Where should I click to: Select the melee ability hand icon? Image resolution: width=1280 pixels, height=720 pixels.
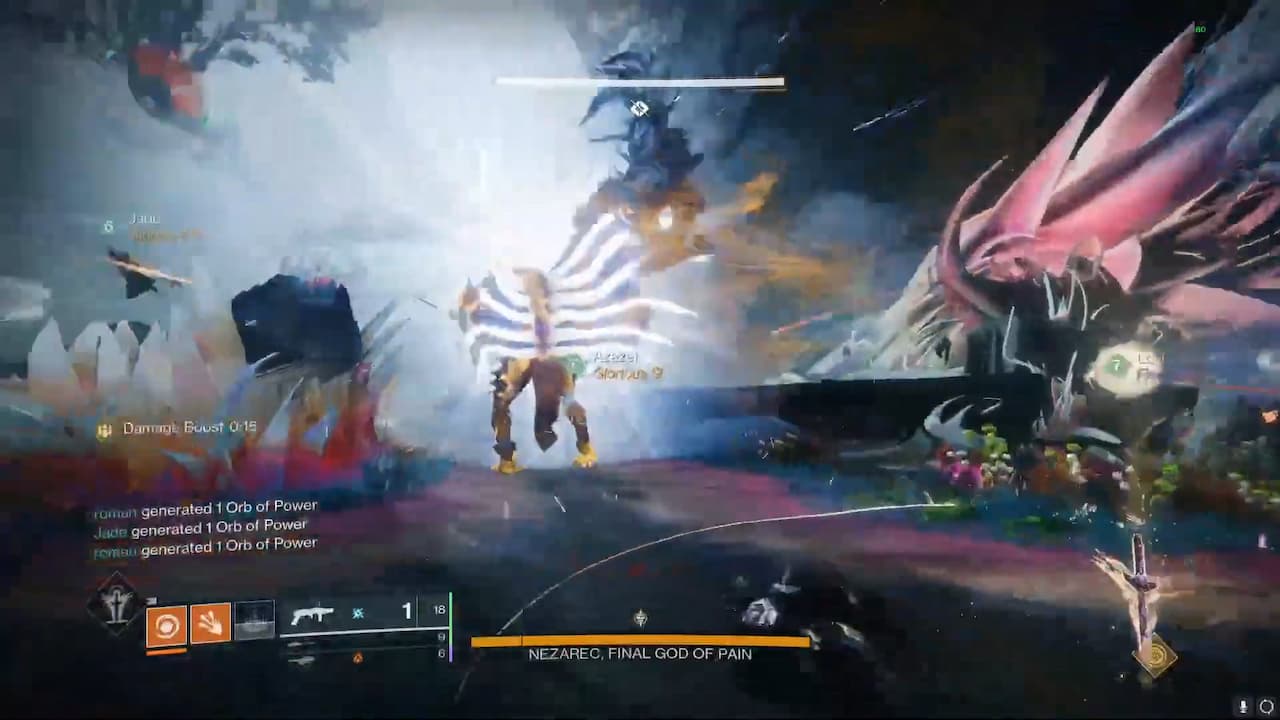coord(210,622)
